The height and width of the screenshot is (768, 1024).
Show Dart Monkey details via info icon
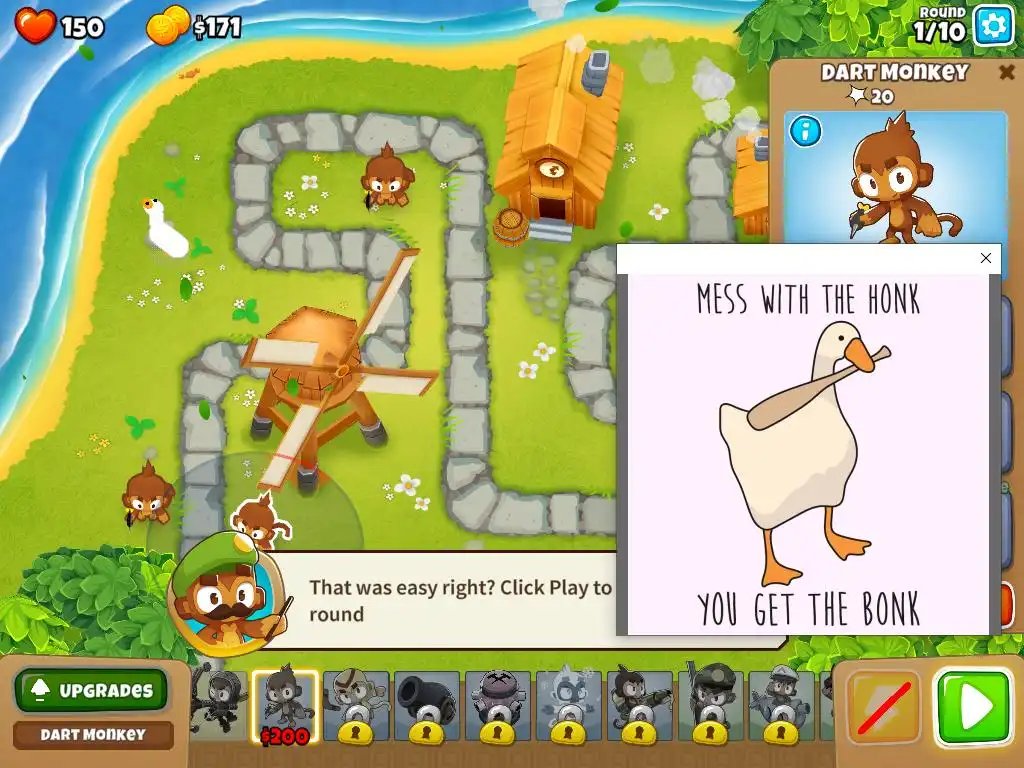tap(805, 131)
